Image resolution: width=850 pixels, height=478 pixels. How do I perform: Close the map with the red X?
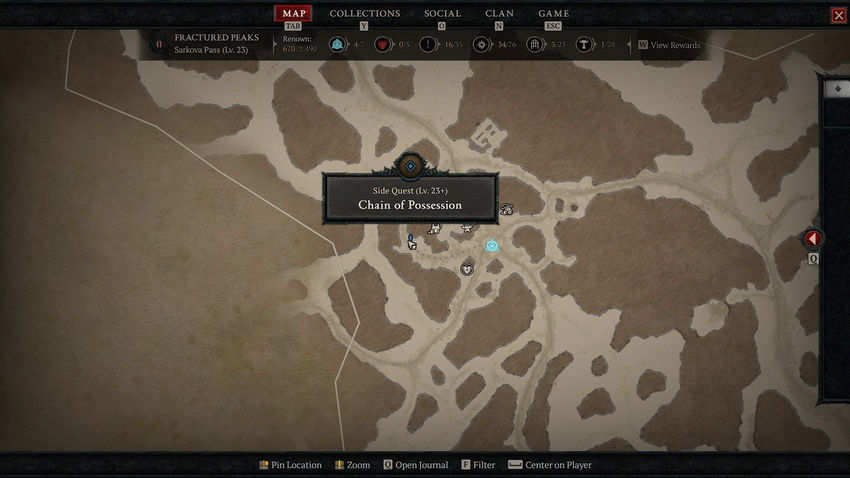[838, 15]
